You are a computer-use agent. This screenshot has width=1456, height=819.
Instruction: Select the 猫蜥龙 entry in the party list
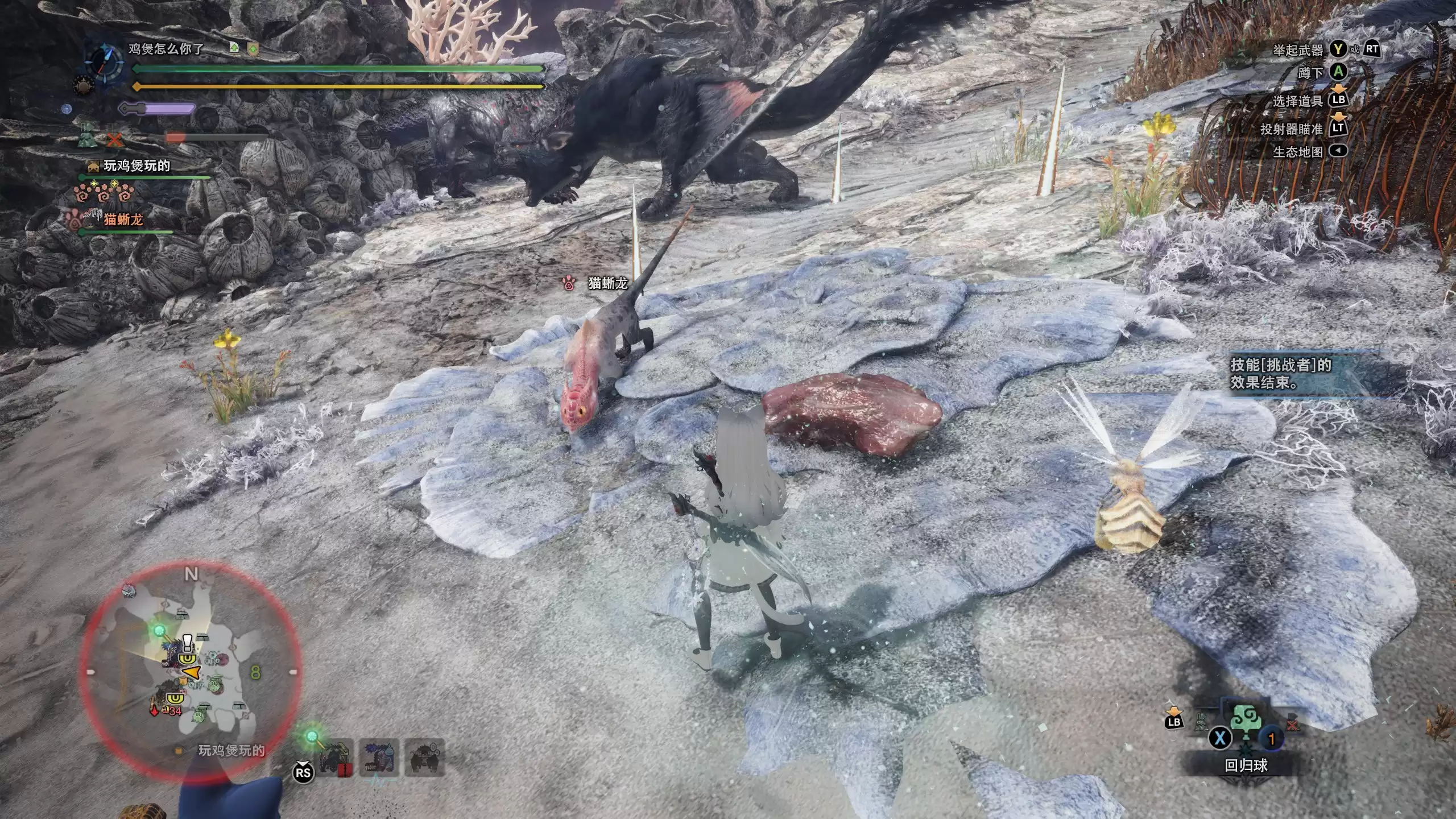(122, 219)
